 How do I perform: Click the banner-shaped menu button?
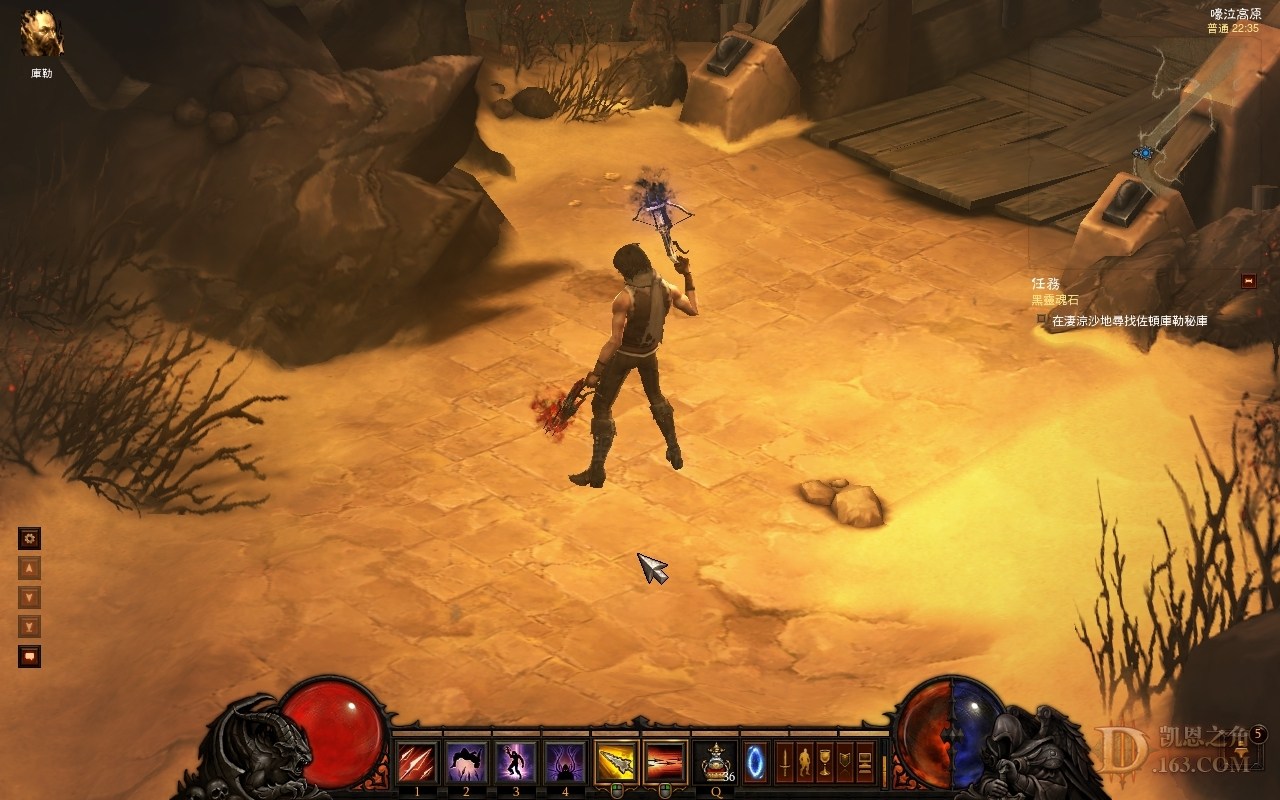[845, 763]
